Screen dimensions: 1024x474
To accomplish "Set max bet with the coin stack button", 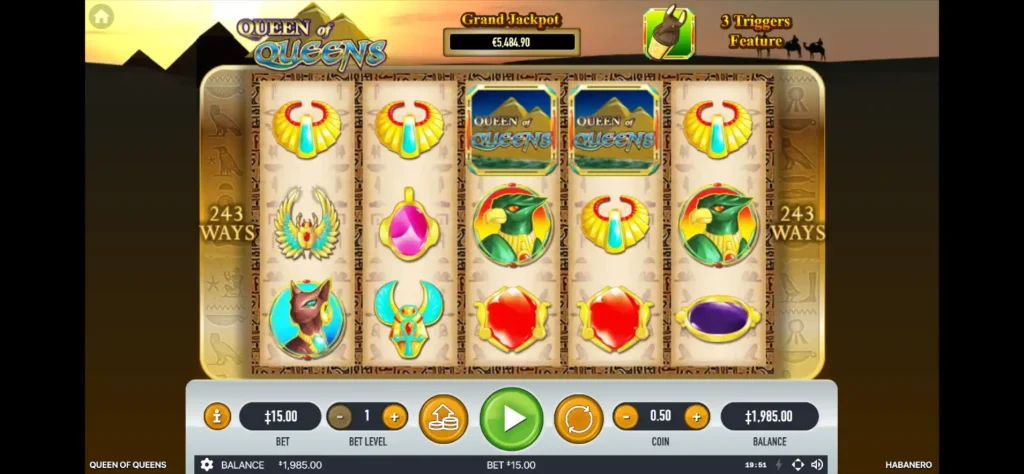I will tap(443, 418).
